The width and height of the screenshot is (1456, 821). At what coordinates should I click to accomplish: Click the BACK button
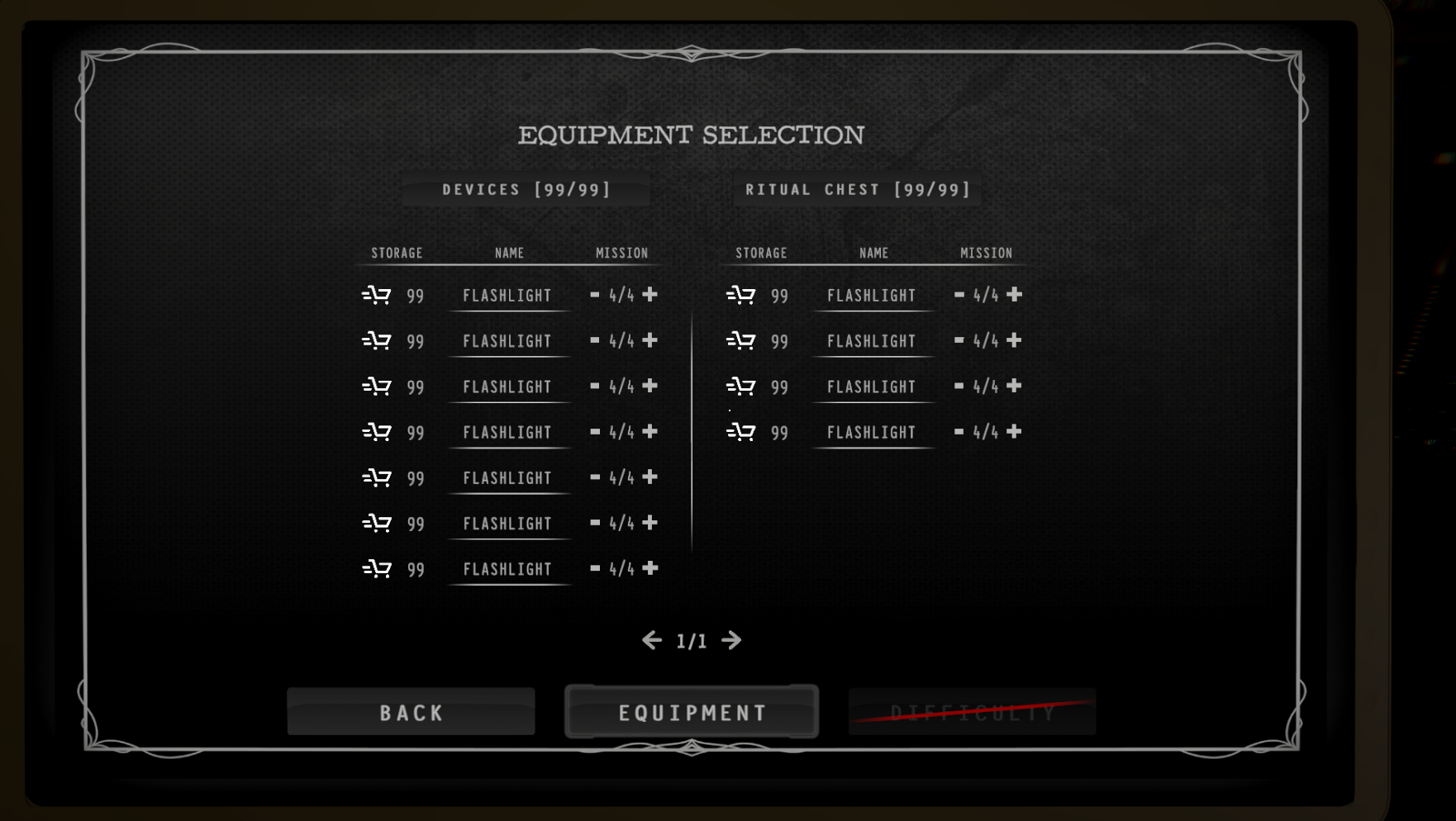[412, 711]
